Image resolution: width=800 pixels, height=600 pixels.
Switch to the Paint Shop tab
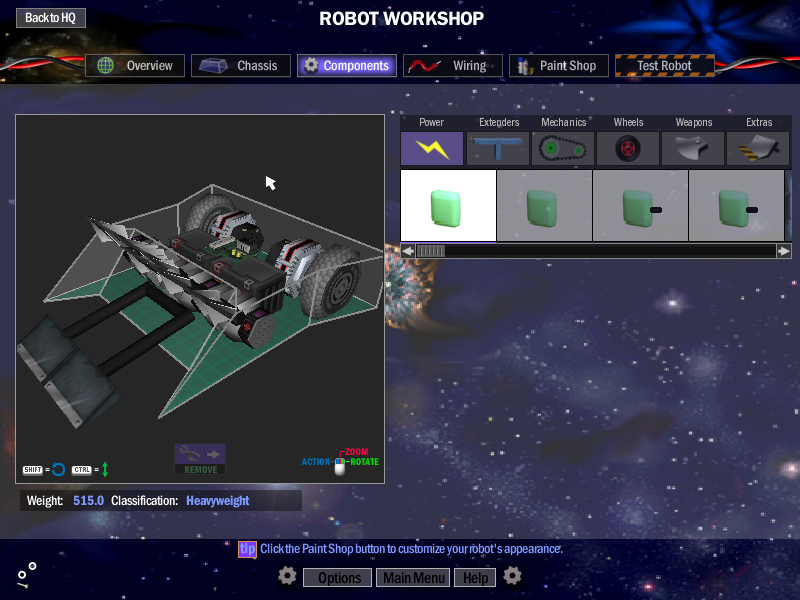[x=559, y=66]
